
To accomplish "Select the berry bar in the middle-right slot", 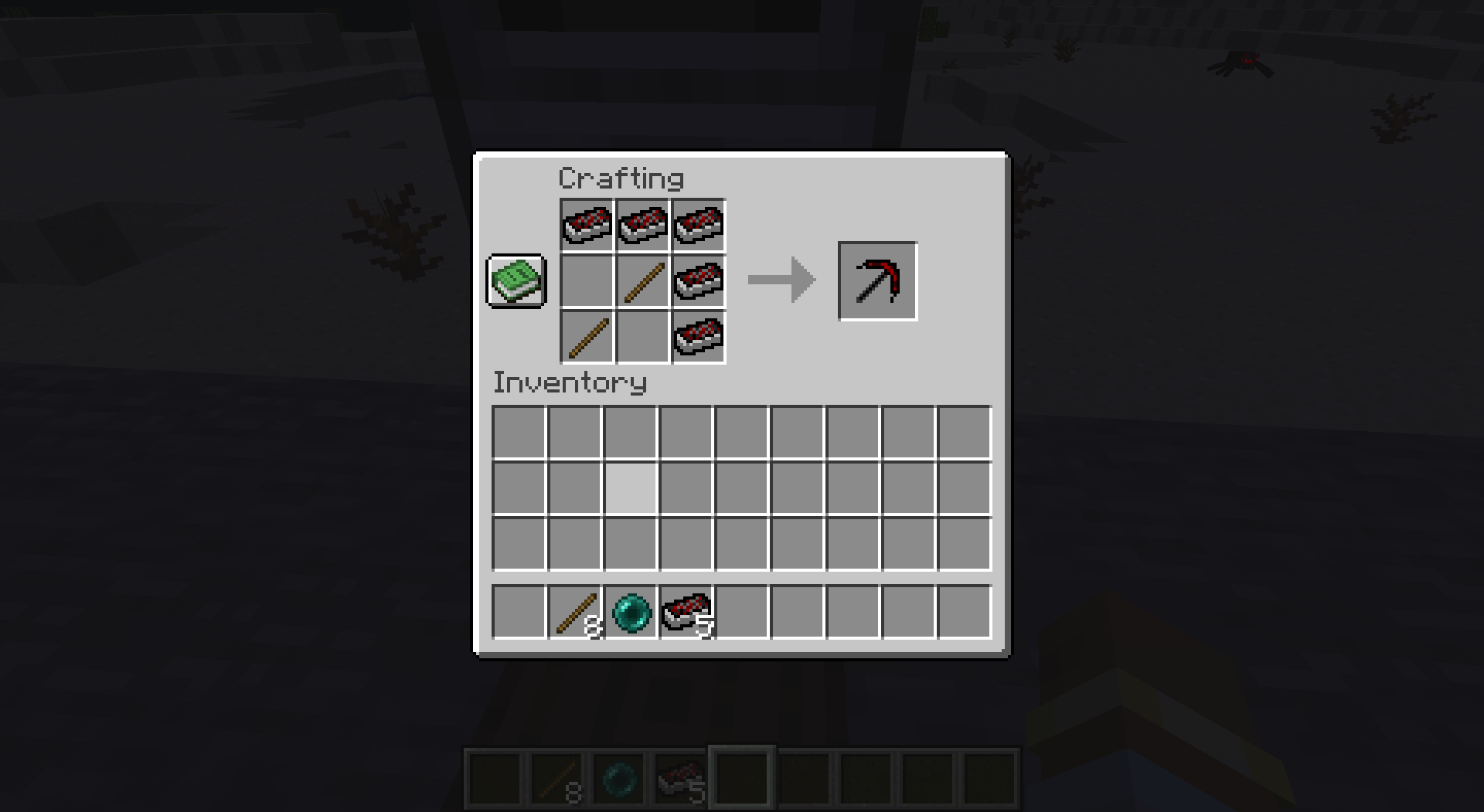I will coord(698,281).
